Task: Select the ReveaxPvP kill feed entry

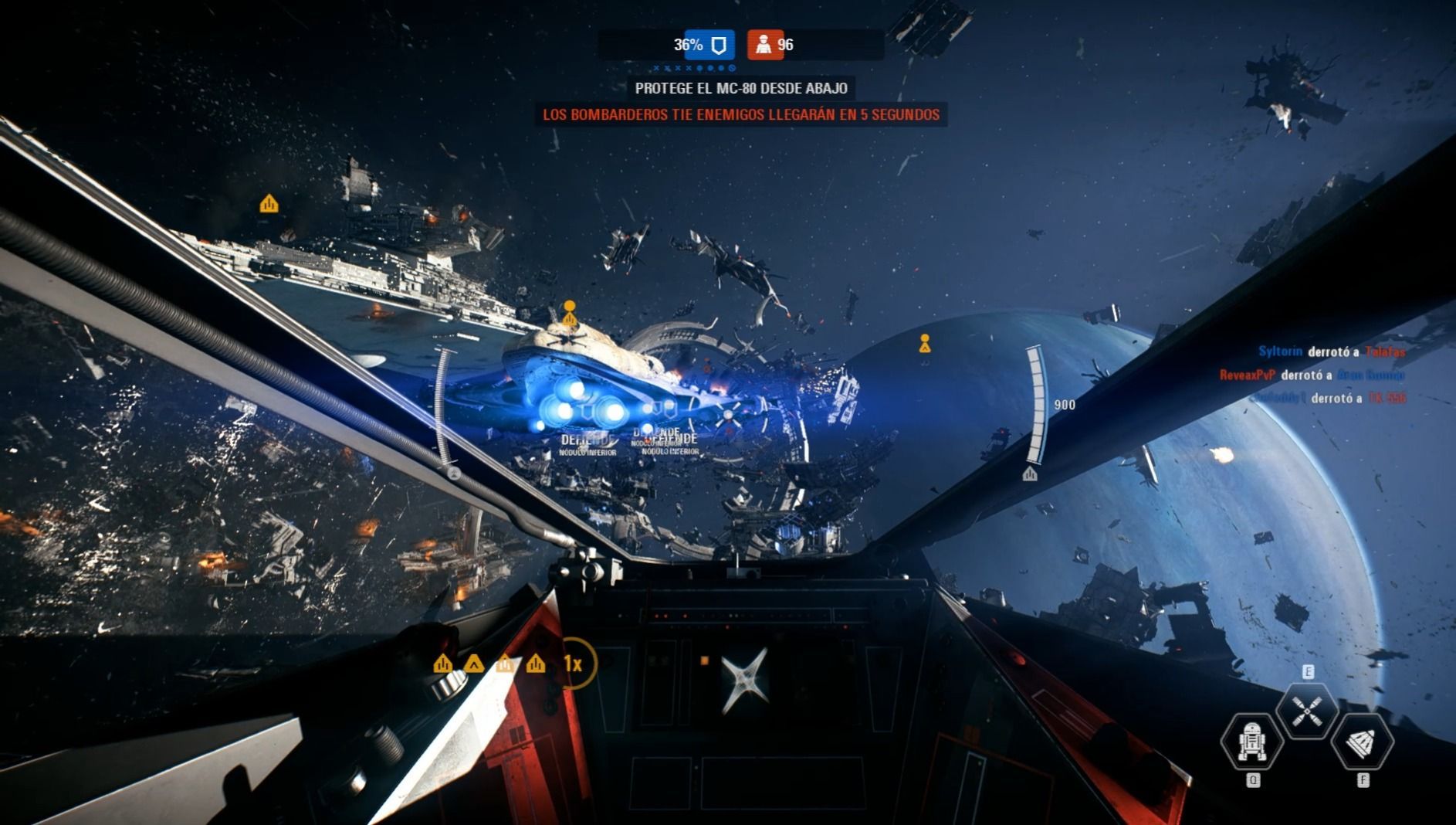Action: (1312, 375)
